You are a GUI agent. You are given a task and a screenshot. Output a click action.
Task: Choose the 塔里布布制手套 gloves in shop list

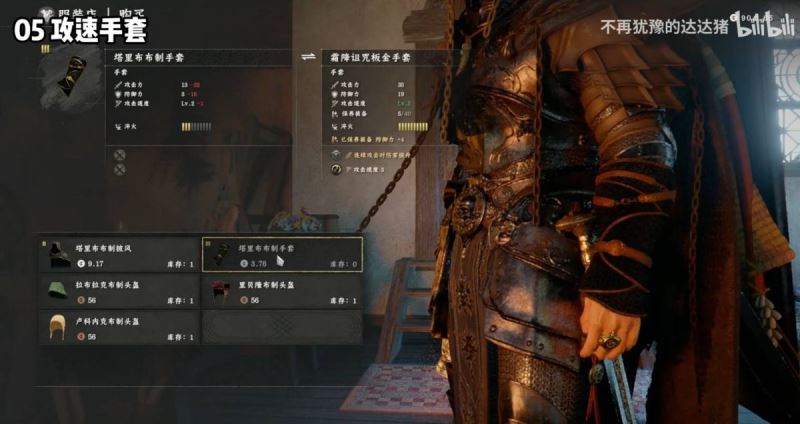282,255
